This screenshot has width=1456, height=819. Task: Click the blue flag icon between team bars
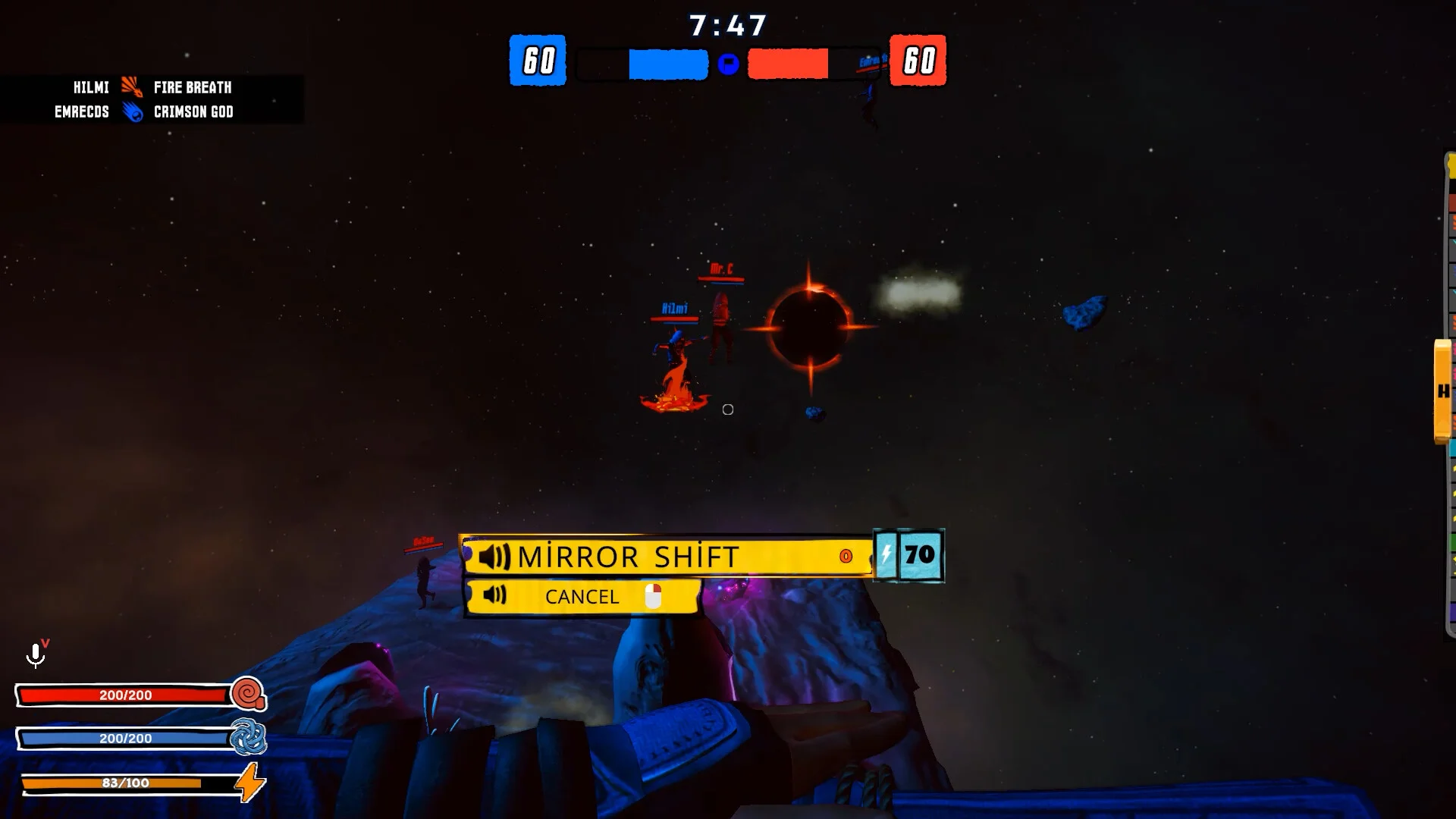(728, 64)
